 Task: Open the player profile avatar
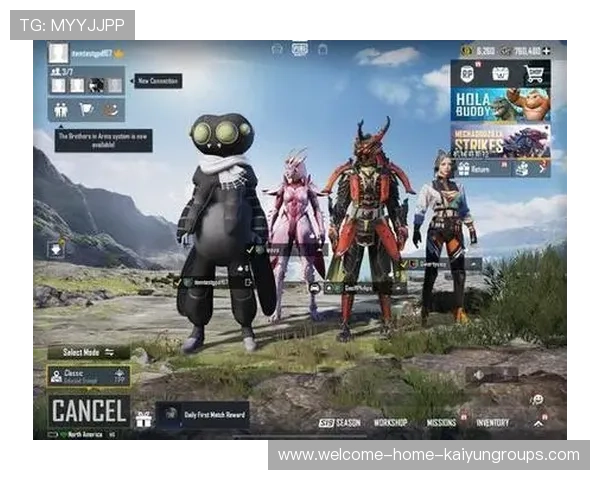coord(58,52)
